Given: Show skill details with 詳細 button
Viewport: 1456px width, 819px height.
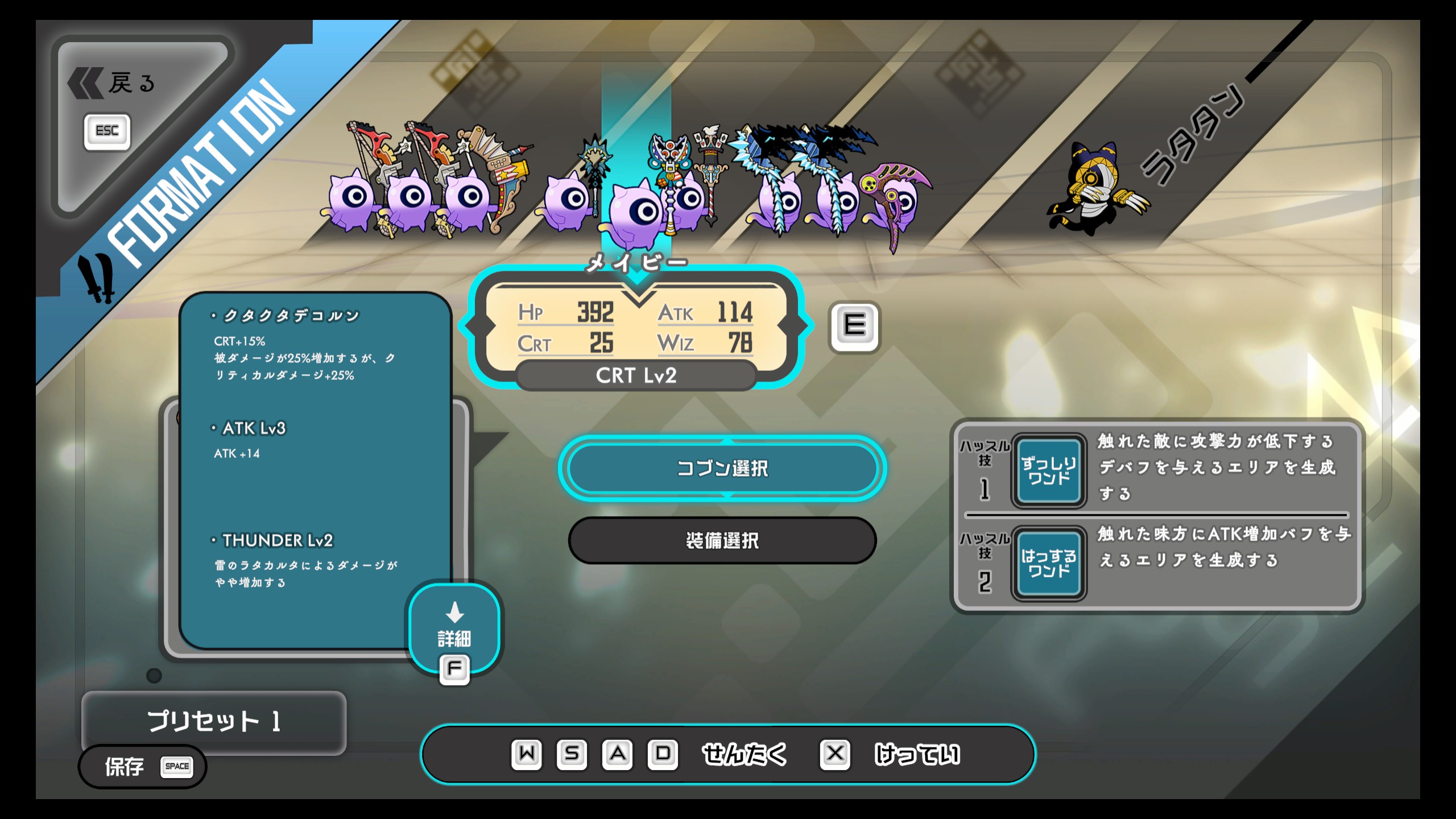Looking at the screenshot, I should click(x=454, y=629).
